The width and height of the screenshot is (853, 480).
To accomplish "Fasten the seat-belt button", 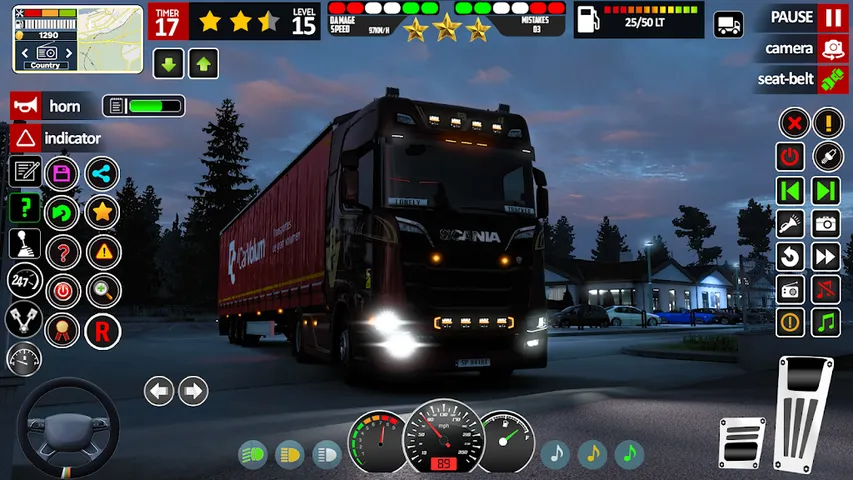I will click(x=831, y=80).
